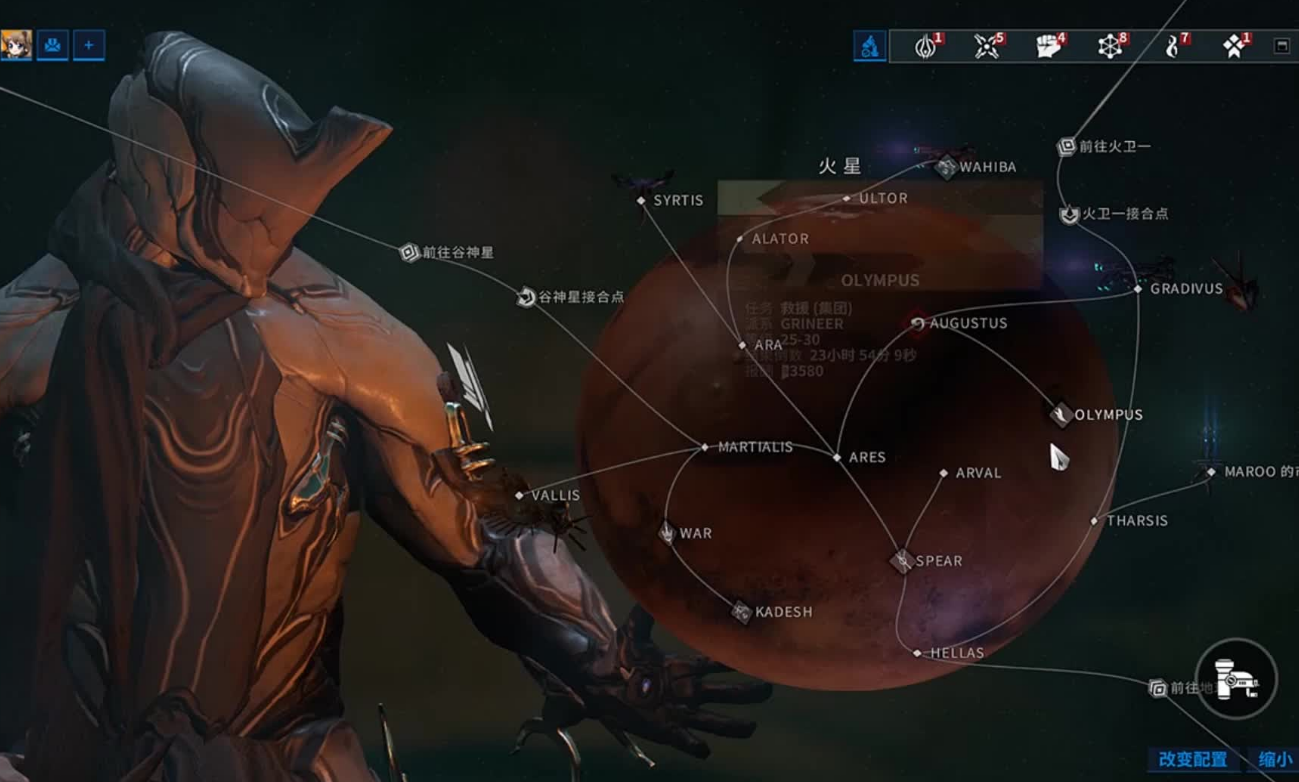This screenshot has height=782, width=1299.
Task: Collapse the alerts bar with the window icon
Action: (x=1281, y=46)
